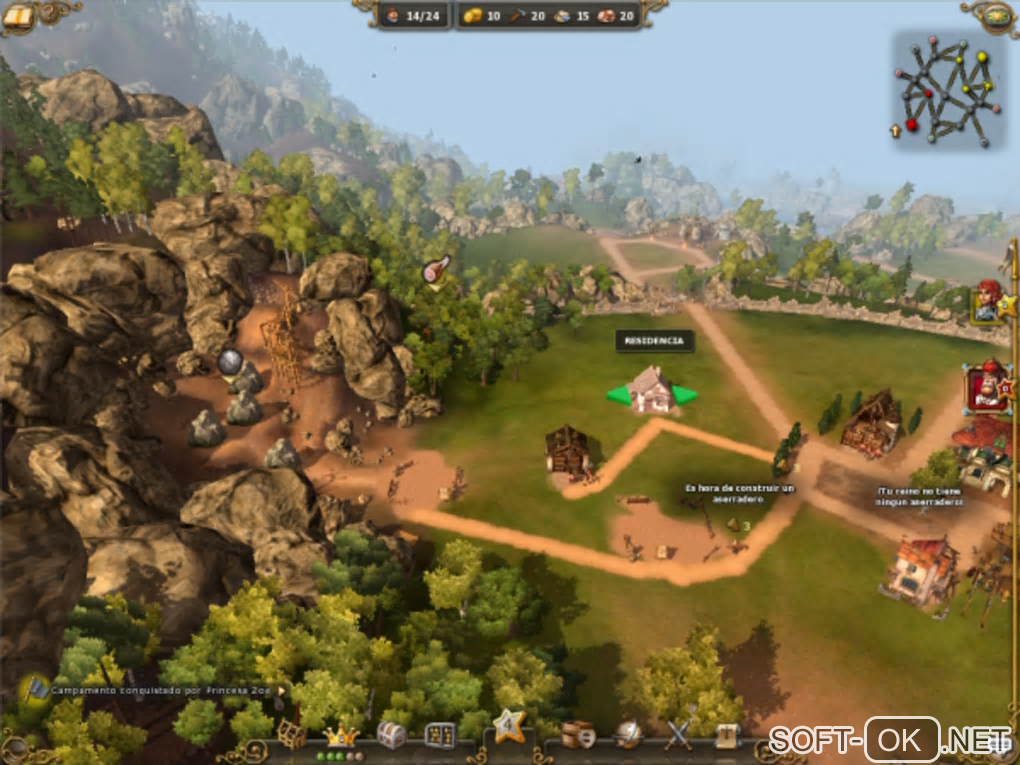Click the green gem menu button
This screenshot has width=1020, height=765.
tap(996, 14)
